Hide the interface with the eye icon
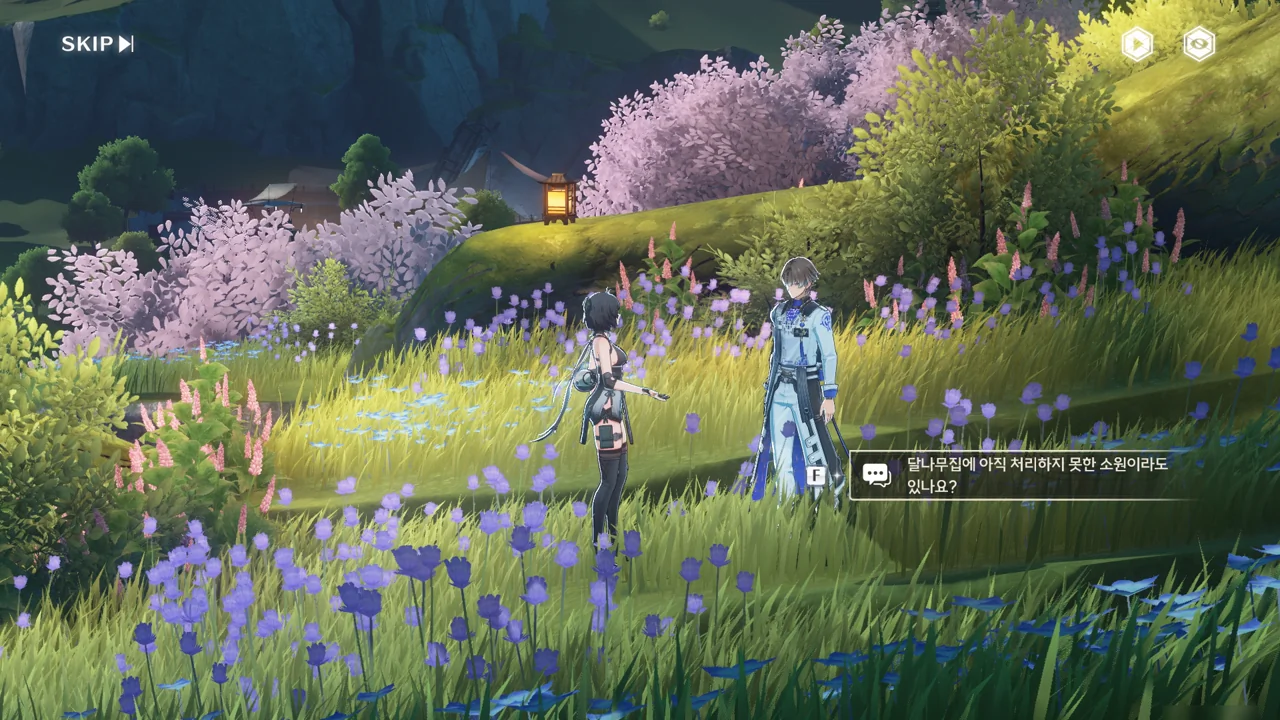The width and height of the screenshot is (1280, 720). (1198, 44)
